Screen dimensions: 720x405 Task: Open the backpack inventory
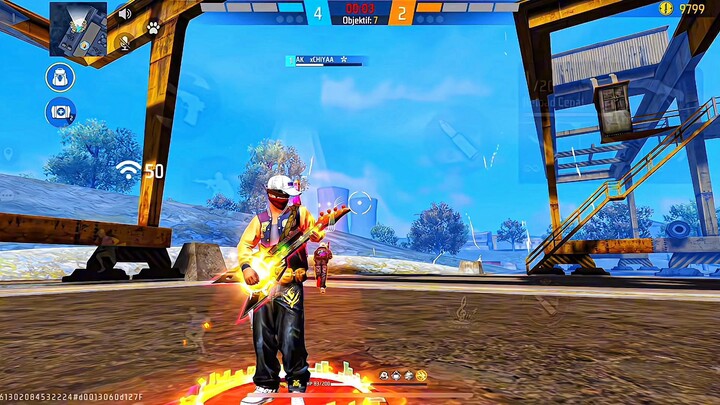(60, 77)
